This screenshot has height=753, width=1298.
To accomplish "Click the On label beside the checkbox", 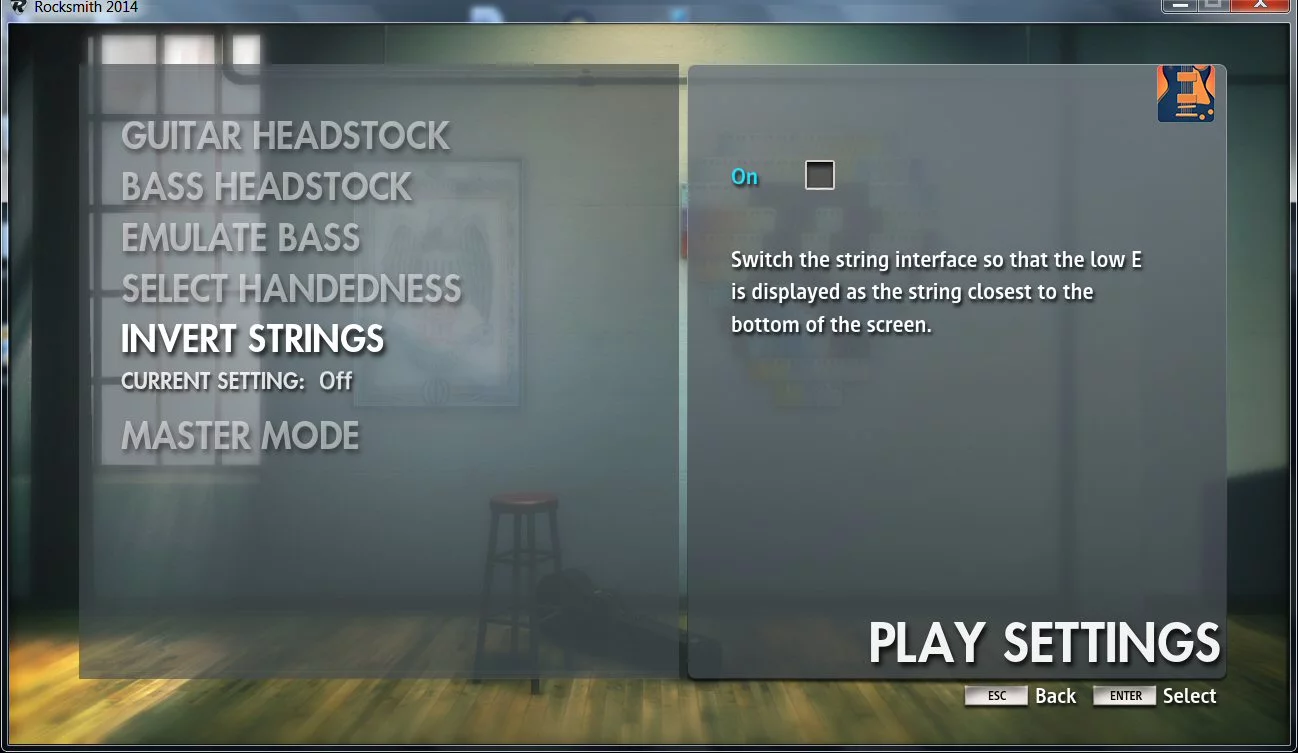I will coord(744,176).
